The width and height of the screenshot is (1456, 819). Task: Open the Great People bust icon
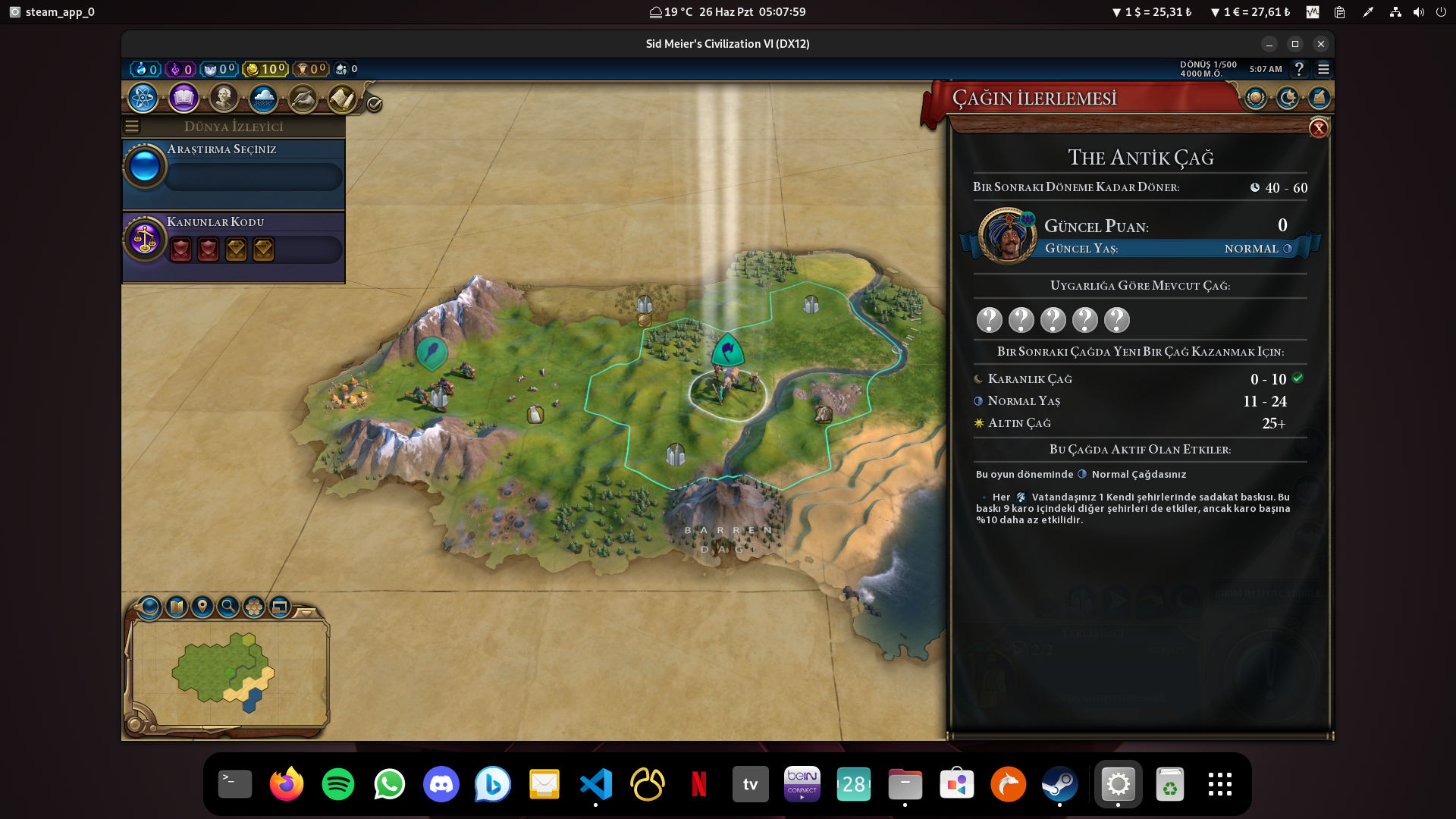224,98
